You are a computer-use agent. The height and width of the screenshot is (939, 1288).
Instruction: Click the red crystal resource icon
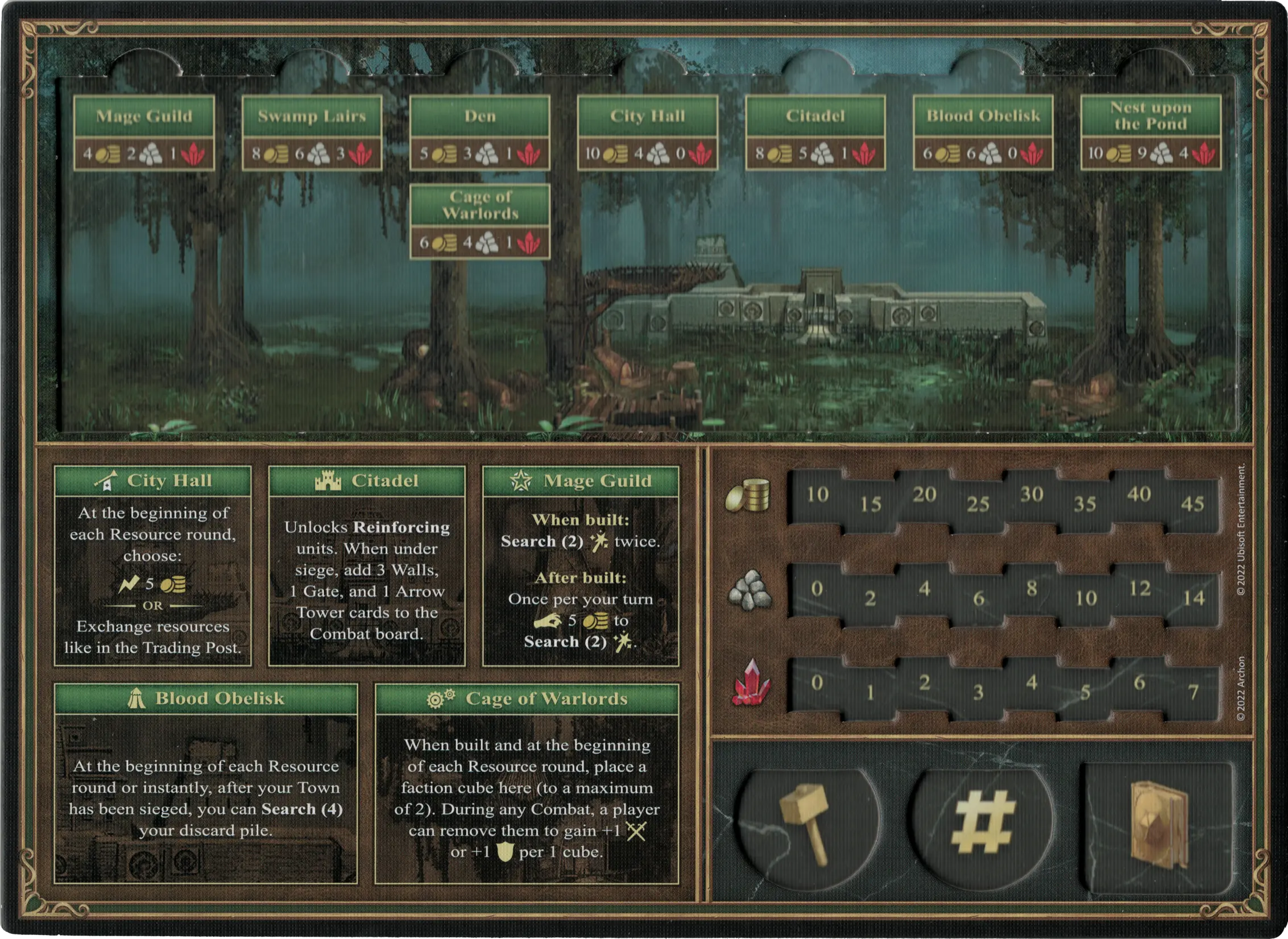coord(751,682)
